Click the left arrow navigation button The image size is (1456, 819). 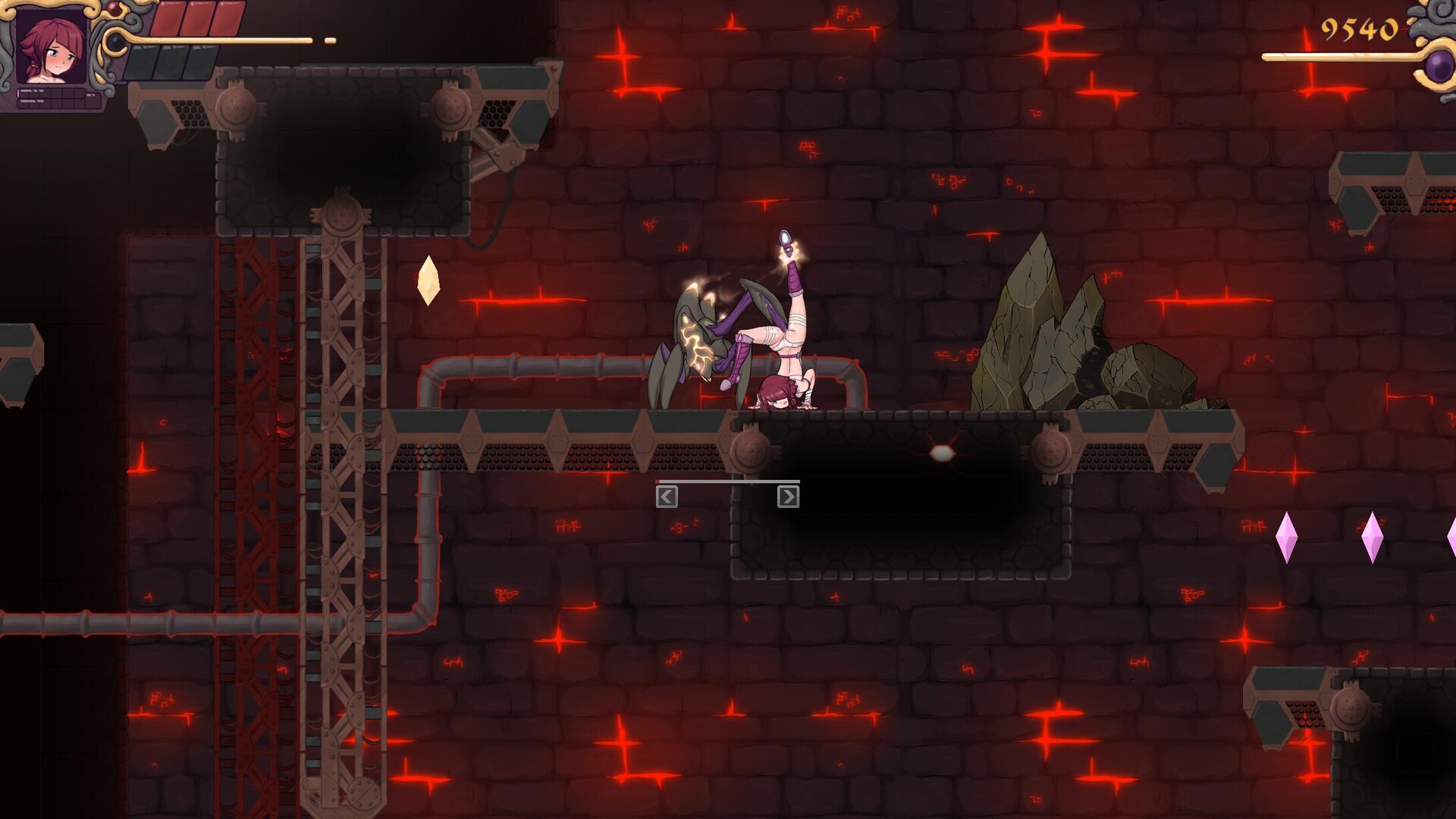tap(667, 495)
